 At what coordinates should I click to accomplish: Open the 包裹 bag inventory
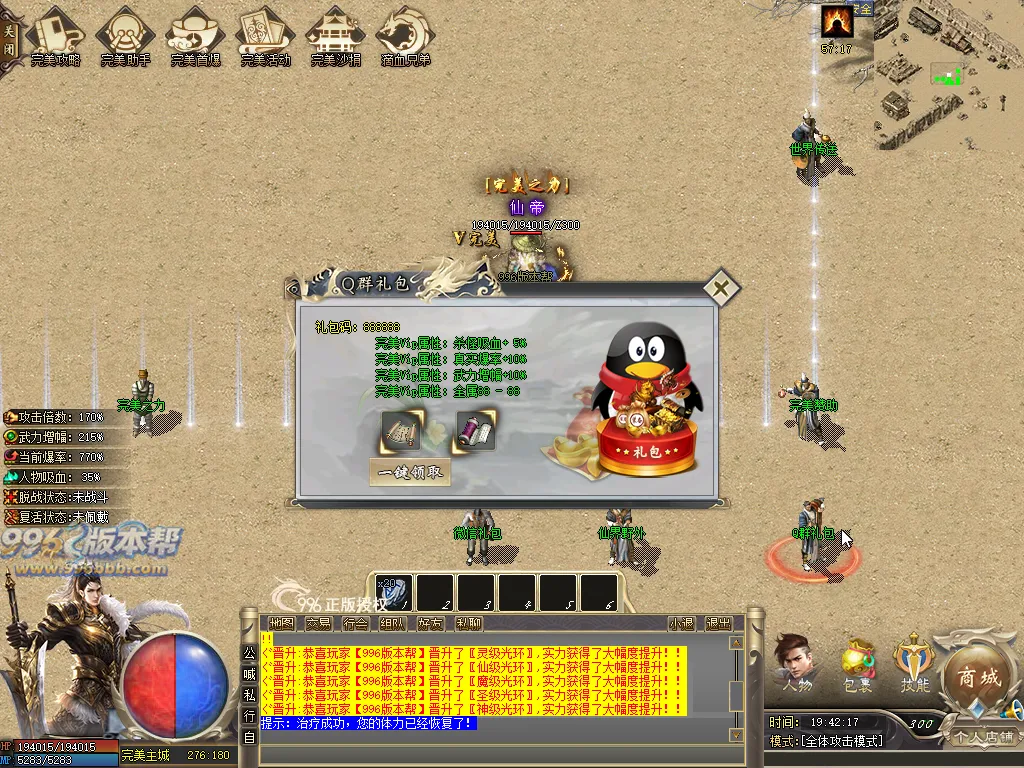click(x=857, y=664)
